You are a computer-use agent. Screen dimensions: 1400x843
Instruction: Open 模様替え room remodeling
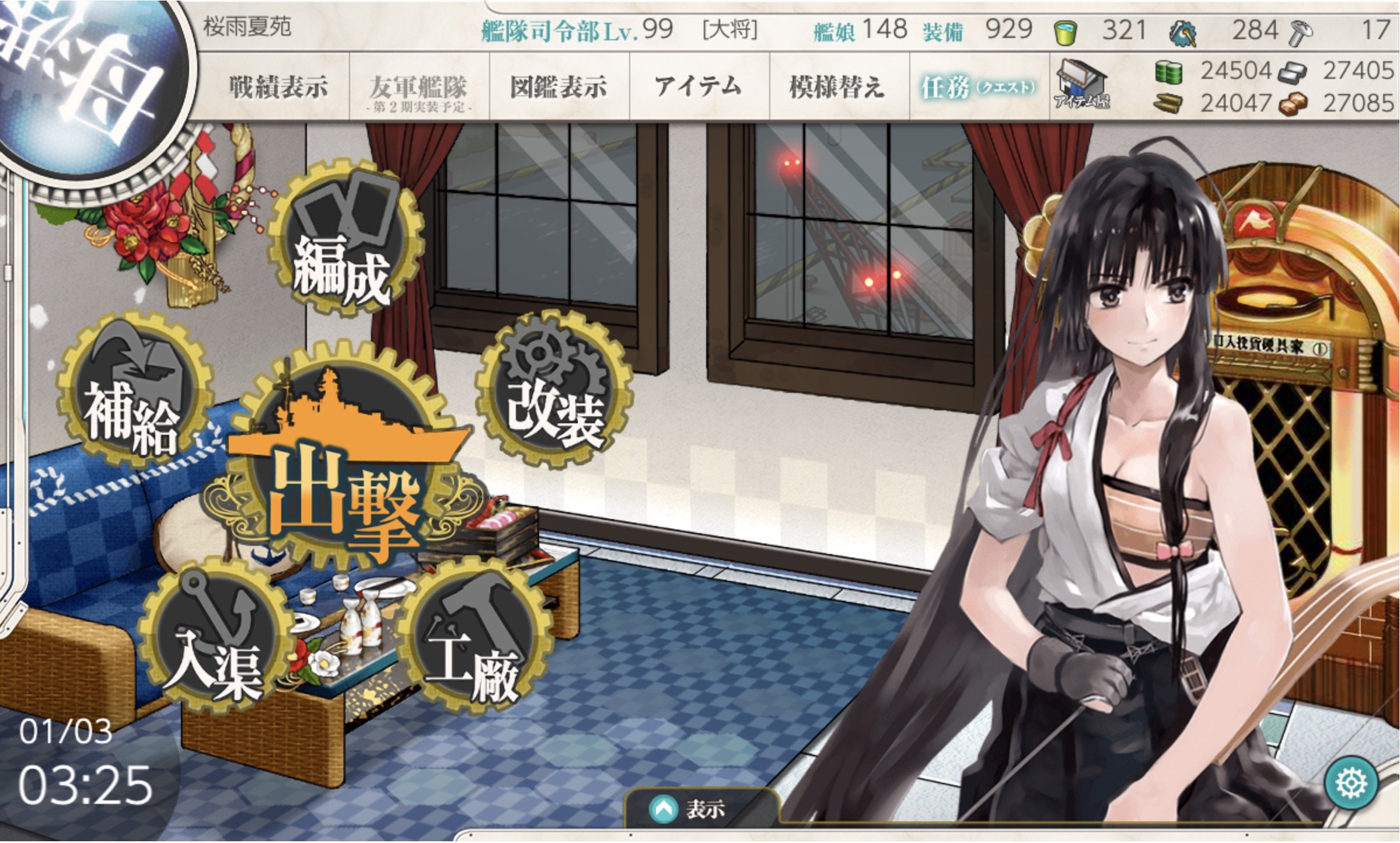835,85
